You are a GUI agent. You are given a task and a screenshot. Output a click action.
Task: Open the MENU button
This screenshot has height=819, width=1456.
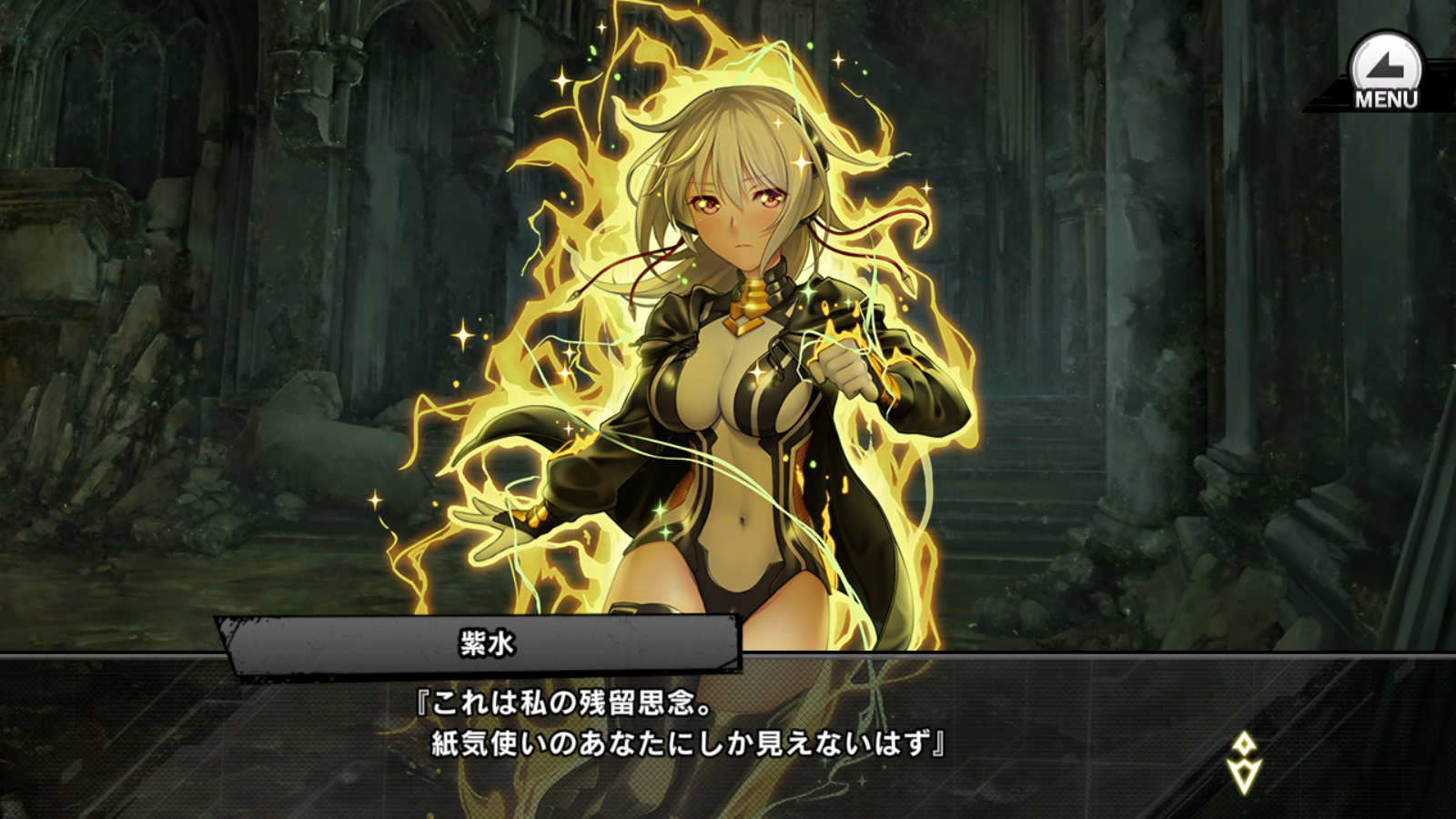click(1385, 73)
